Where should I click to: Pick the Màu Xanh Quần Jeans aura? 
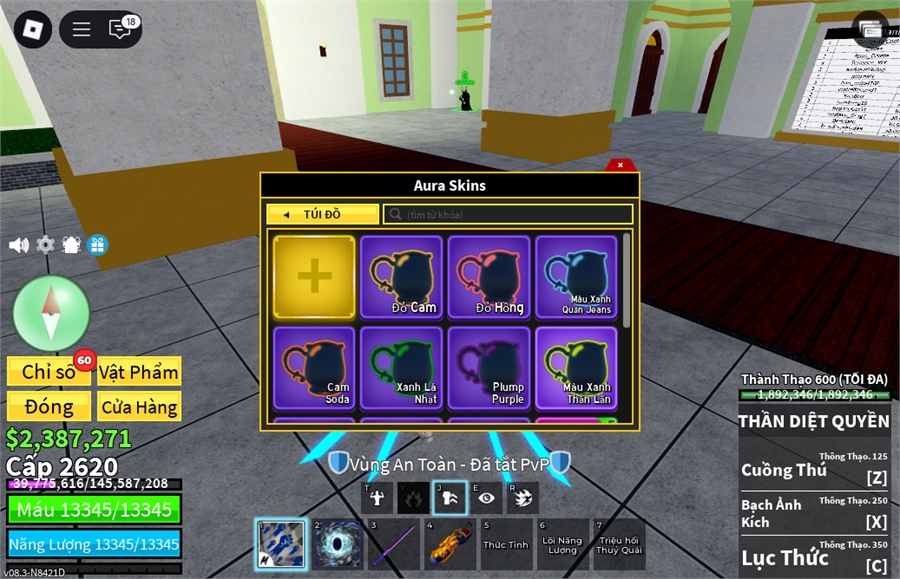pyautogui.click(x=576, y=277)
